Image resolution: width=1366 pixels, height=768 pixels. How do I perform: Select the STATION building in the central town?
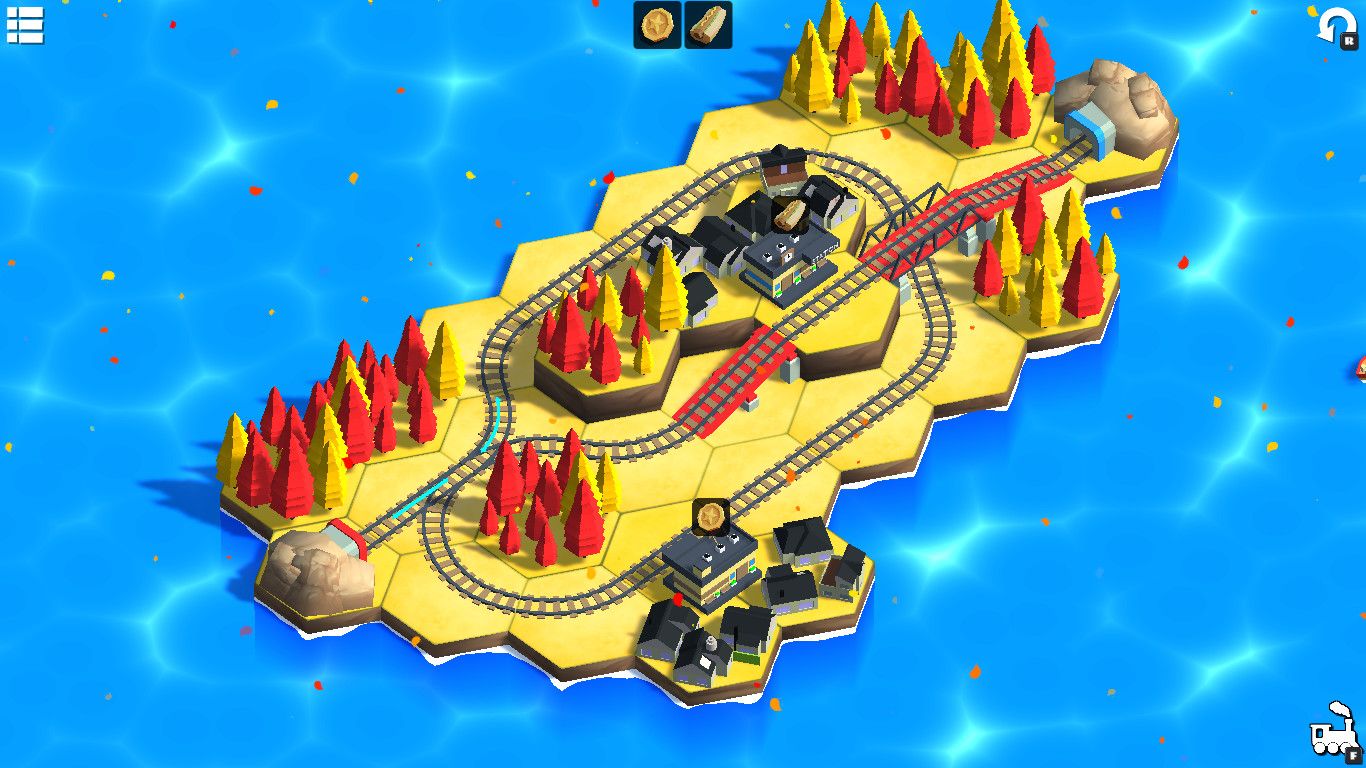pyautogui.click(x=789, y=267)
